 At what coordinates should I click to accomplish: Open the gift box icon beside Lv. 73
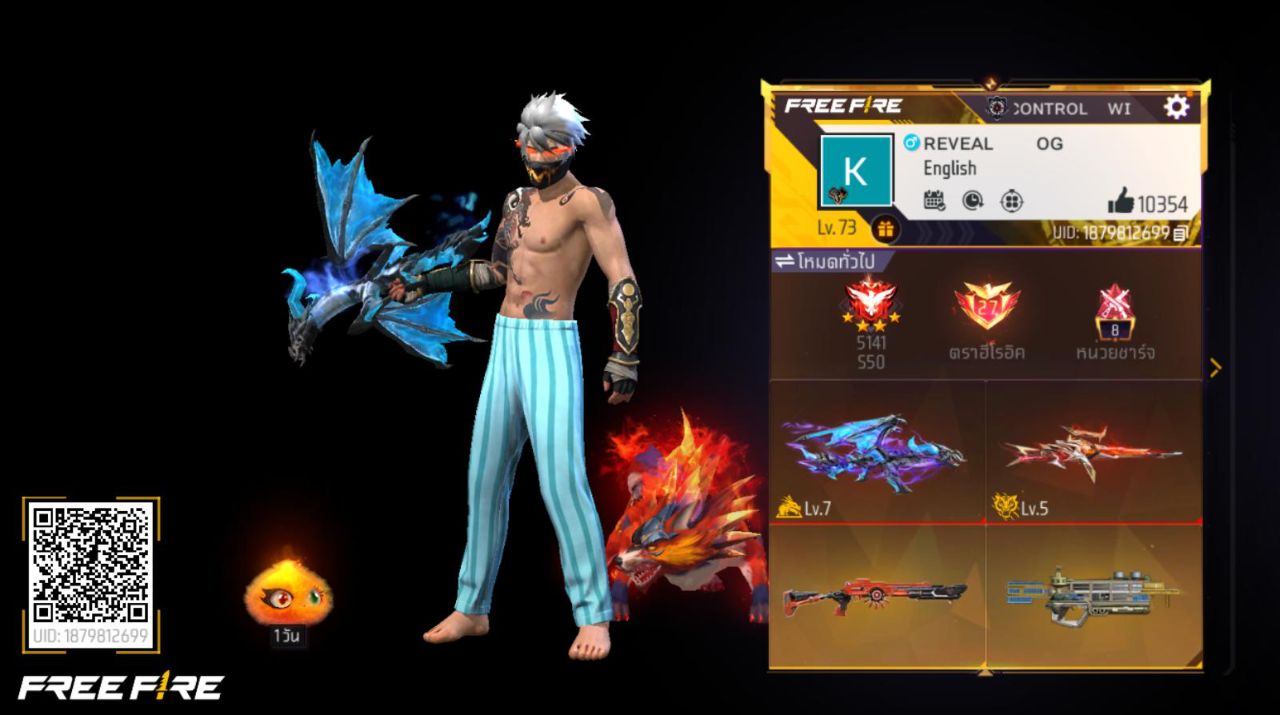[885, 229]
